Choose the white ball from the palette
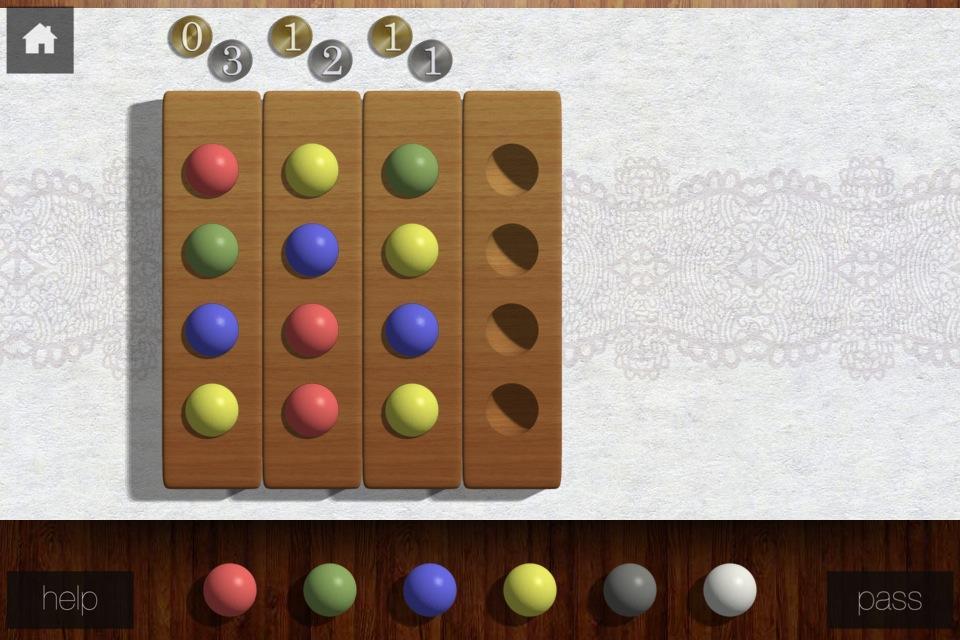Viewport: 960px width, 640px height. [730, 590]
